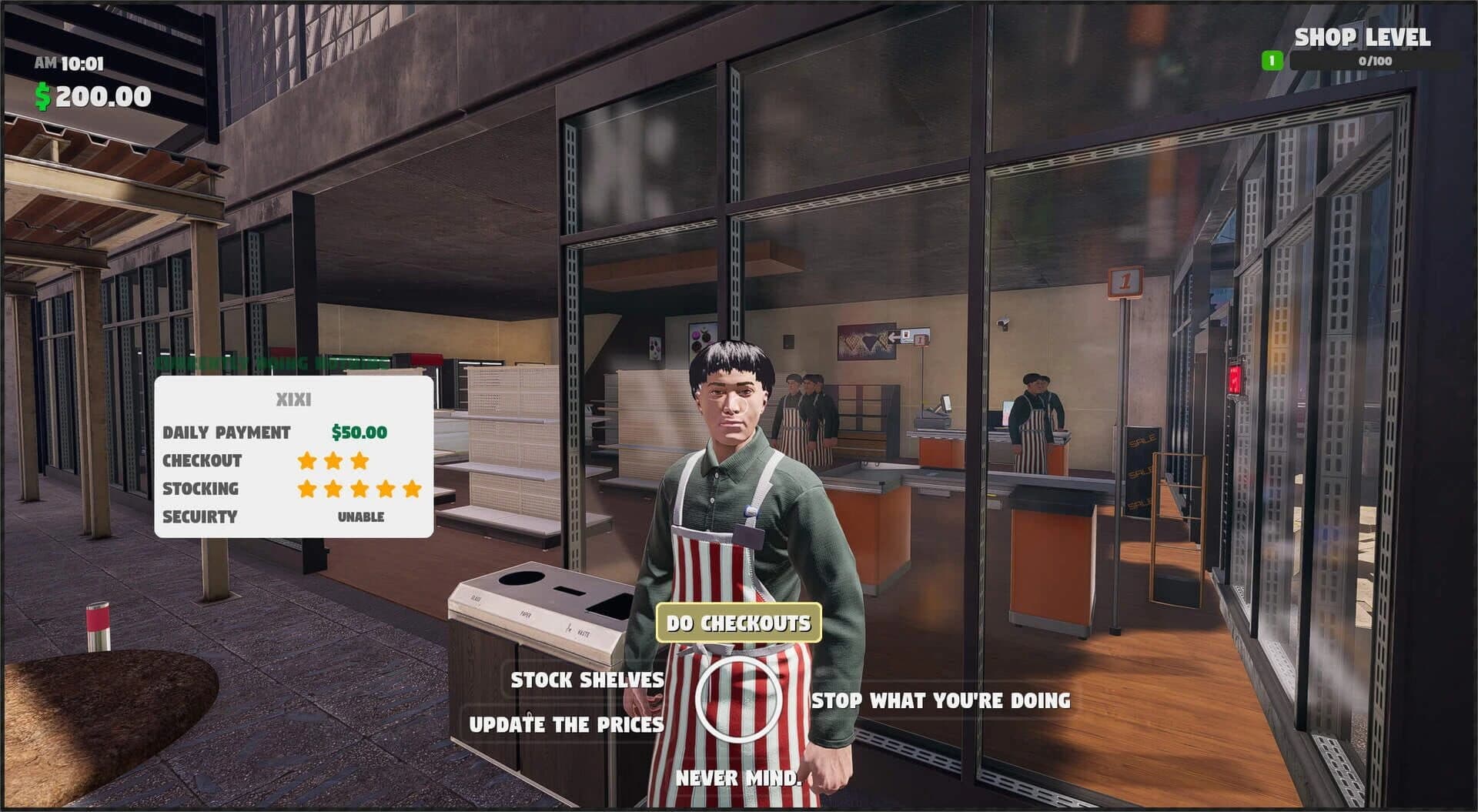The height and width of the screenshot is (812, 1478).
Task: Click the fifth Stocking rating star
Action: pyautogui.click(x=410, y=488)
